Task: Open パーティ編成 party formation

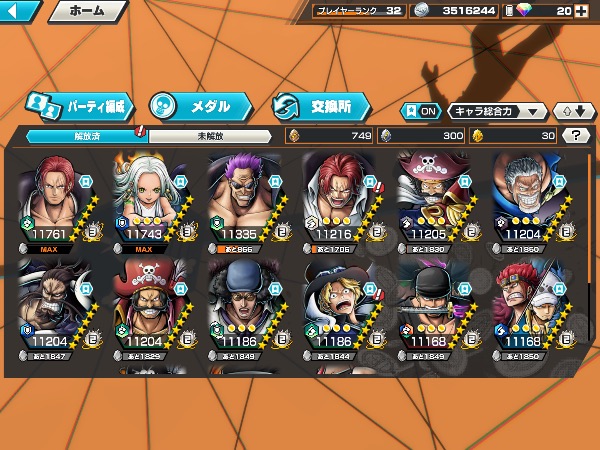Action: [78, 105]
